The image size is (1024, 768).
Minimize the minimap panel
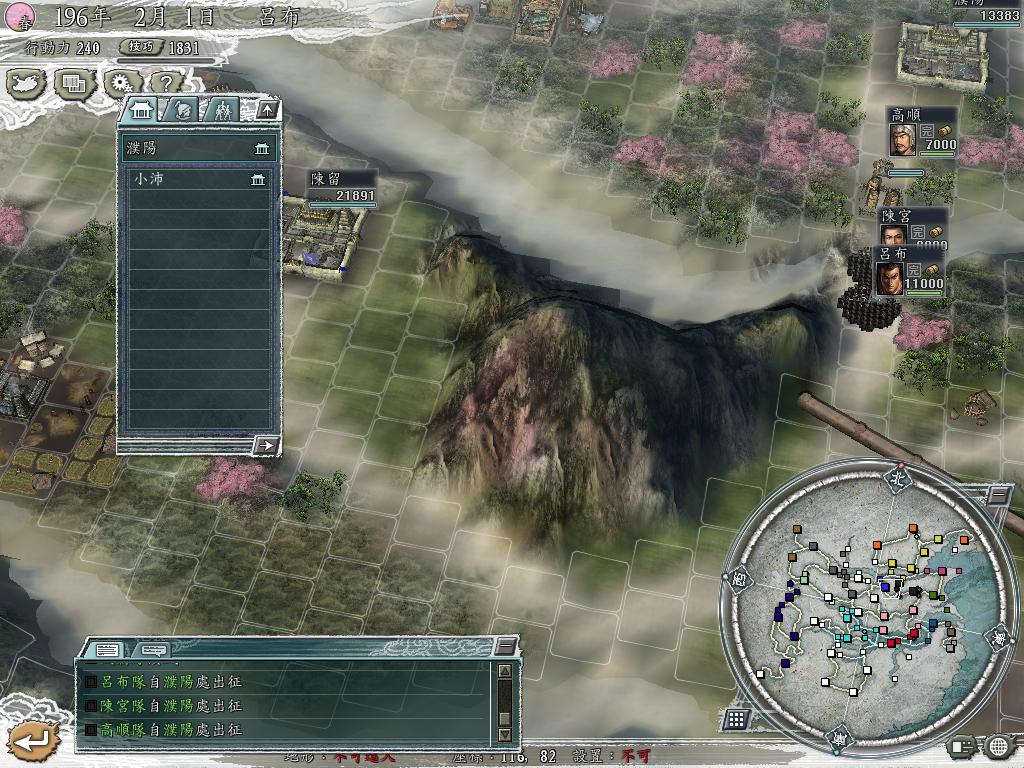point(997,494)
